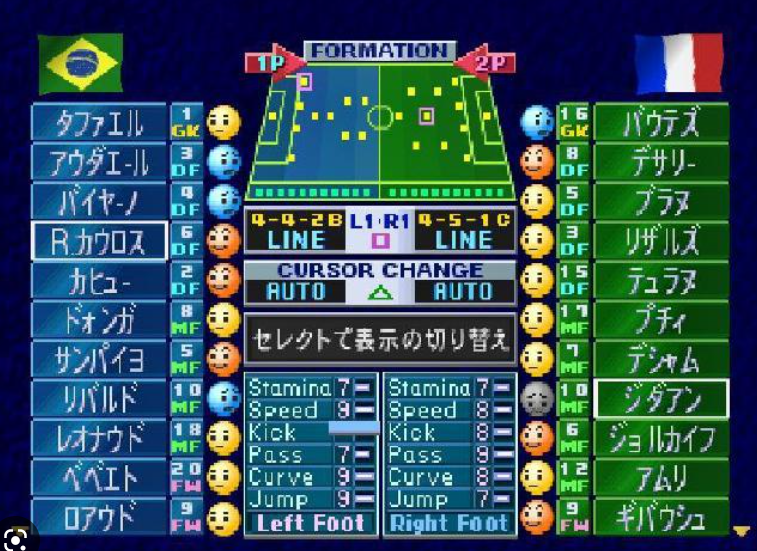Change the 4-4-2B LINE formation setting
This screenshot has height=551, width=757.
click(x=295, y=231)
